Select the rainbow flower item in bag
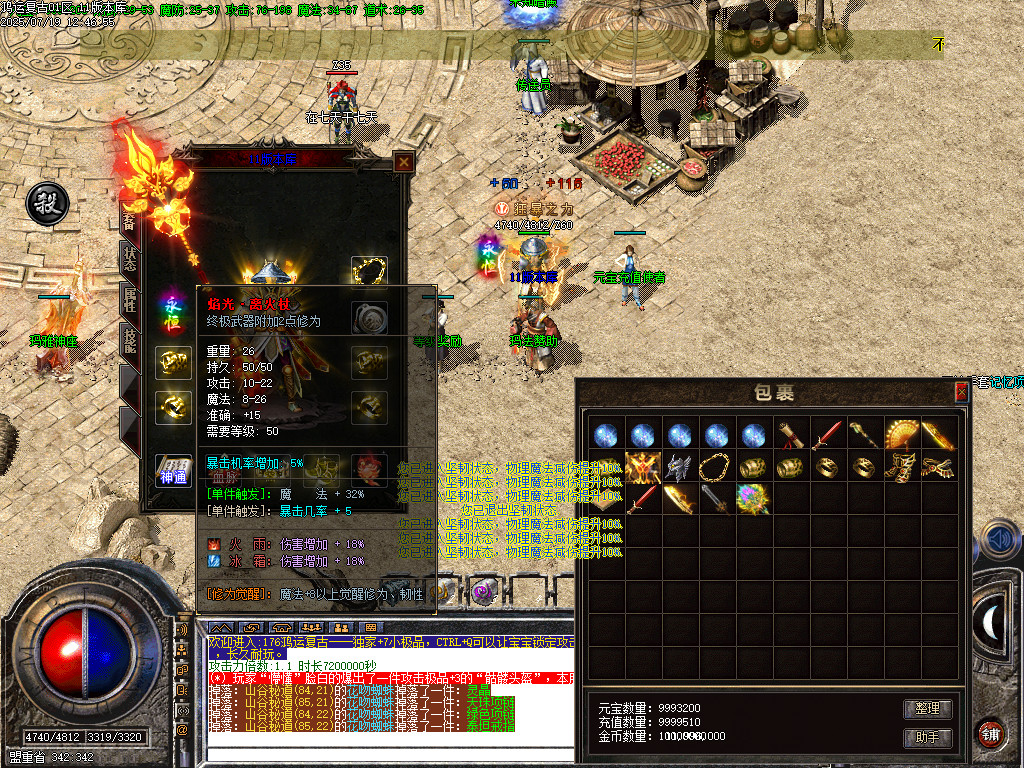The width and height of the screenshot is (1024, 768). tap(753, 499)
